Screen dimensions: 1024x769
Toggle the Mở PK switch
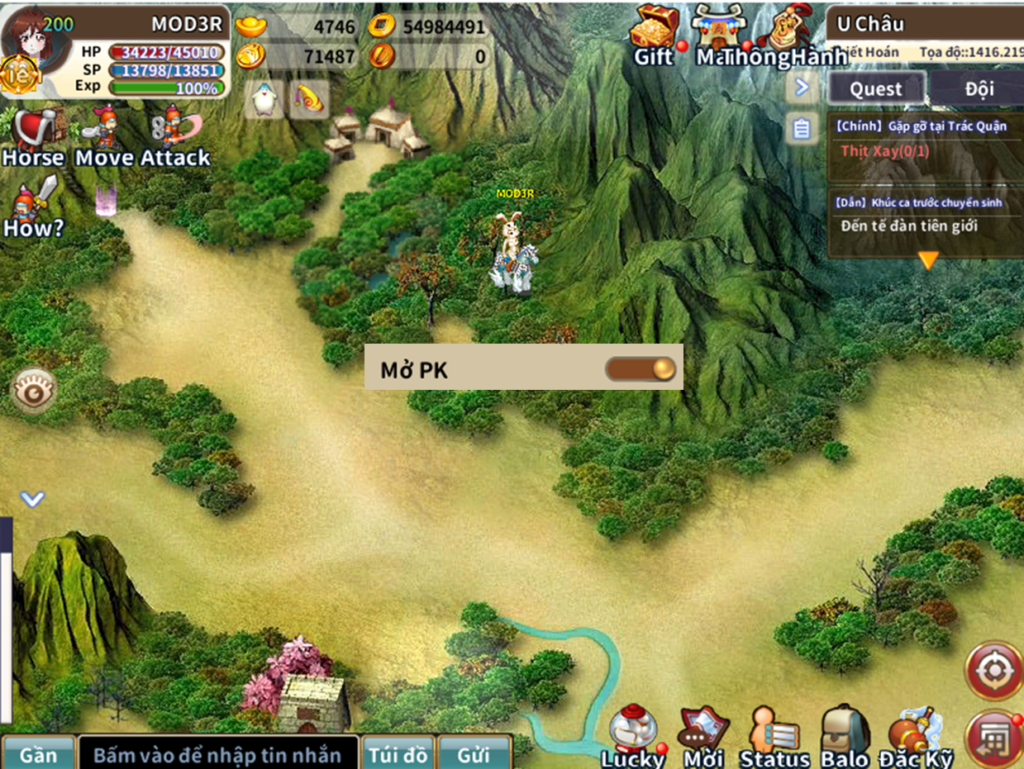pyautogui.click(x=640, y=370)
